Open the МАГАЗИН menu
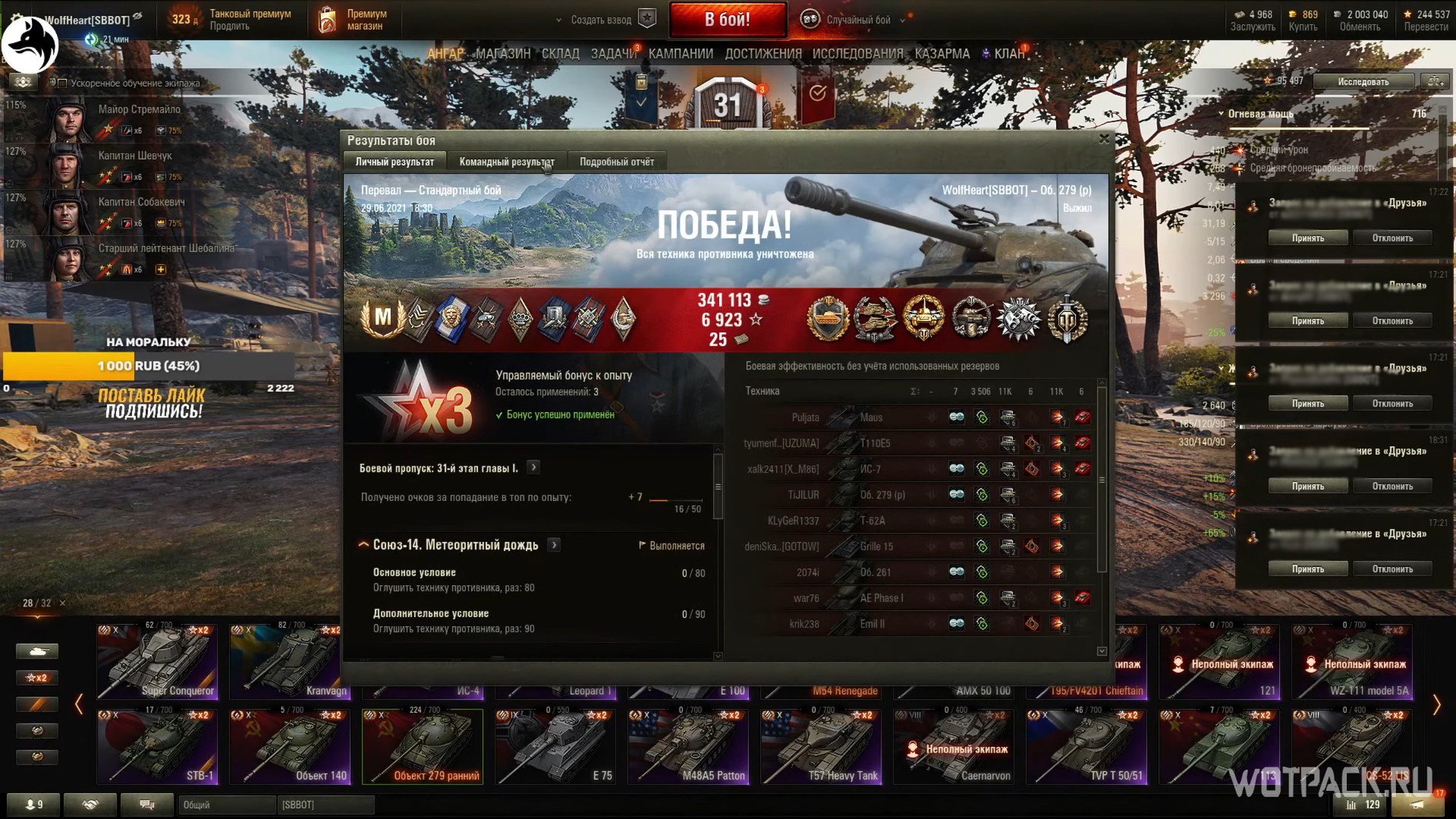 (x=503, y=54)
